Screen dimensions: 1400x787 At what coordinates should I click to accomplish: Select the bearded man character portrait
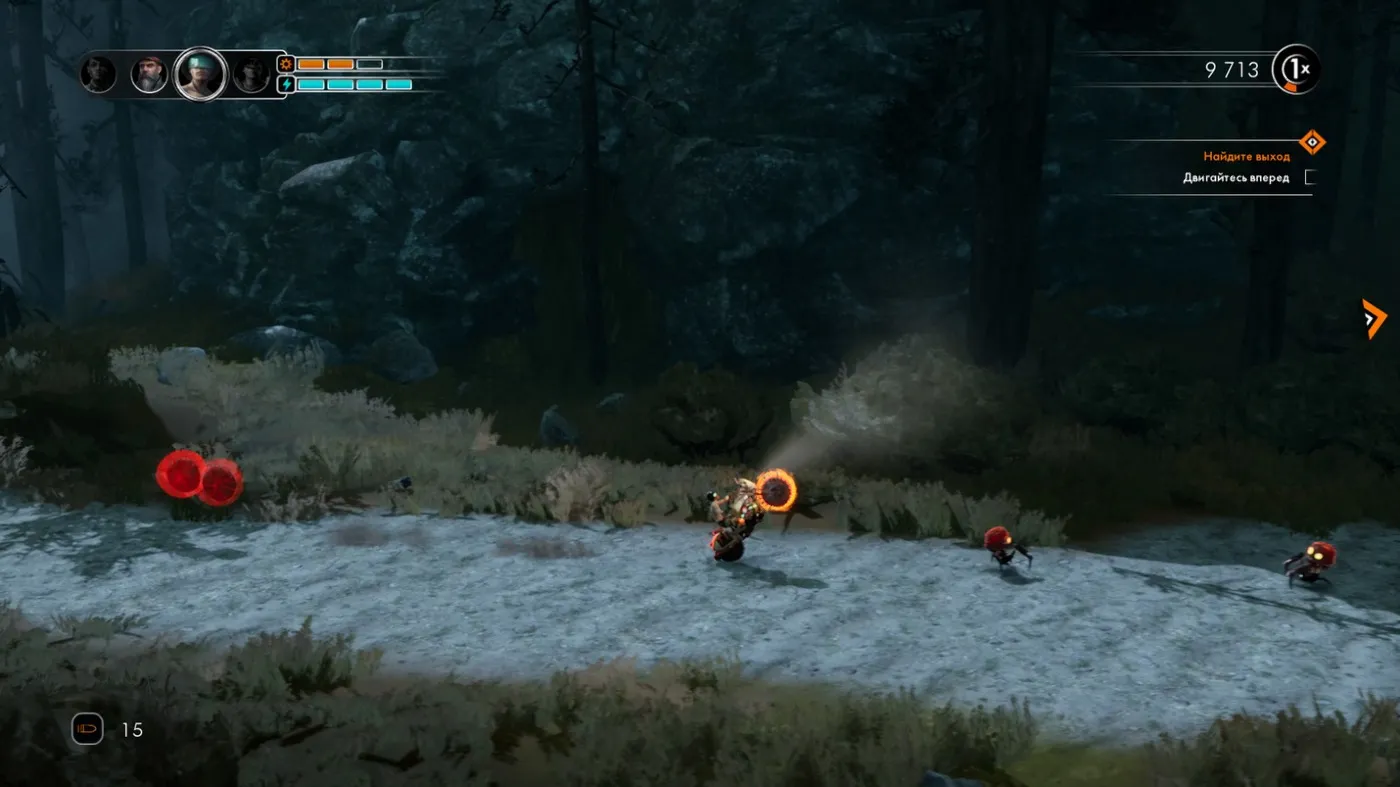(x=149, y=74)
